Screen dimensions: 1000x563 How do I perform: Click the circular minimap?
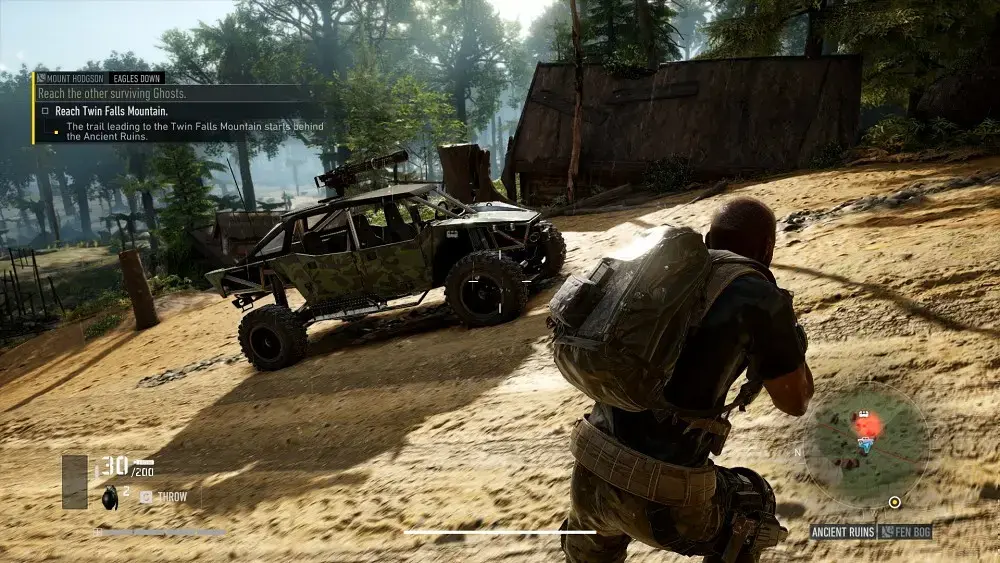[866, 443]
